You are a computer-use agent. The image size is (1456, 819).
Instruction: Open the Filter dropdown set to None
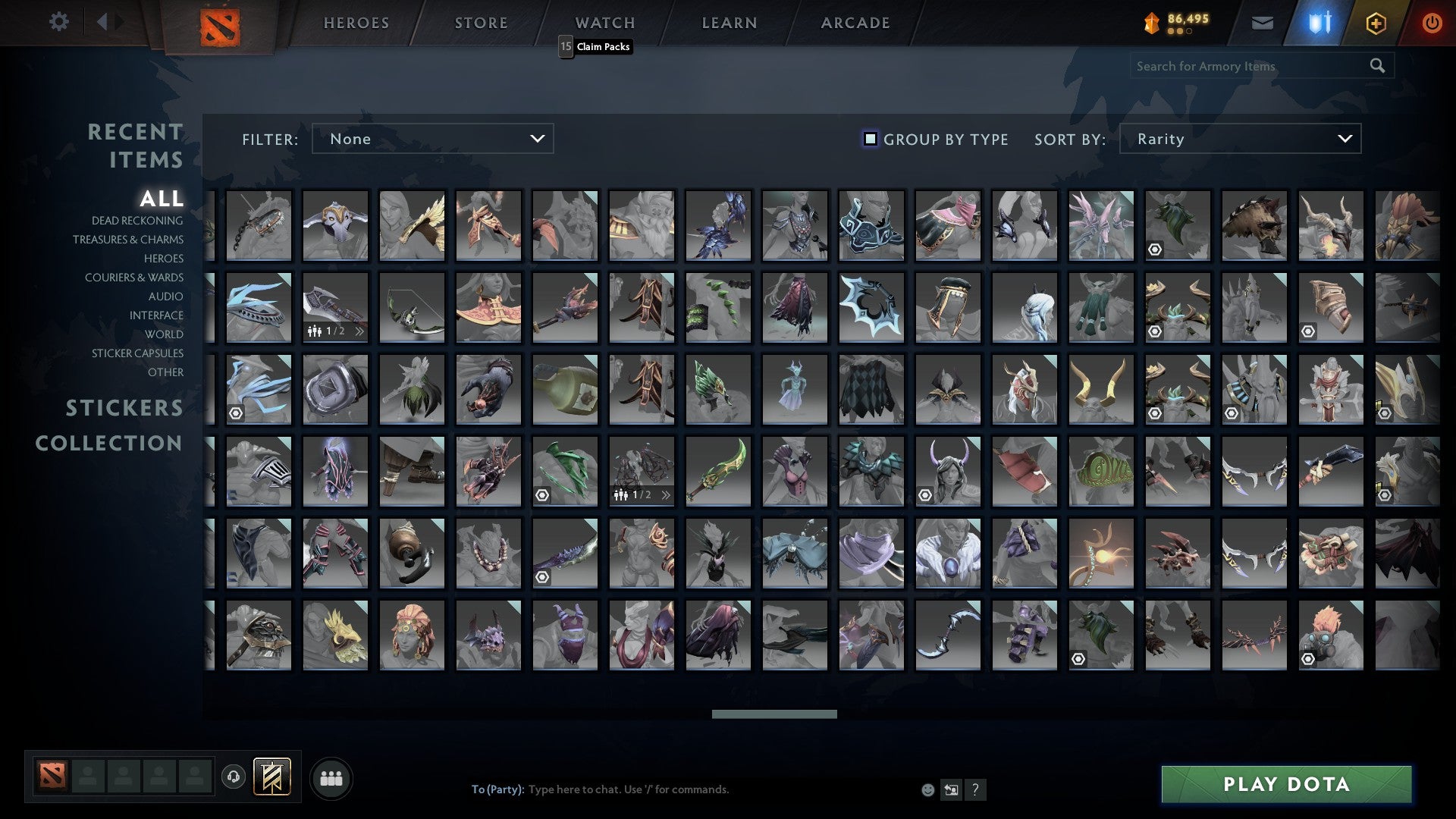[432, 139]
